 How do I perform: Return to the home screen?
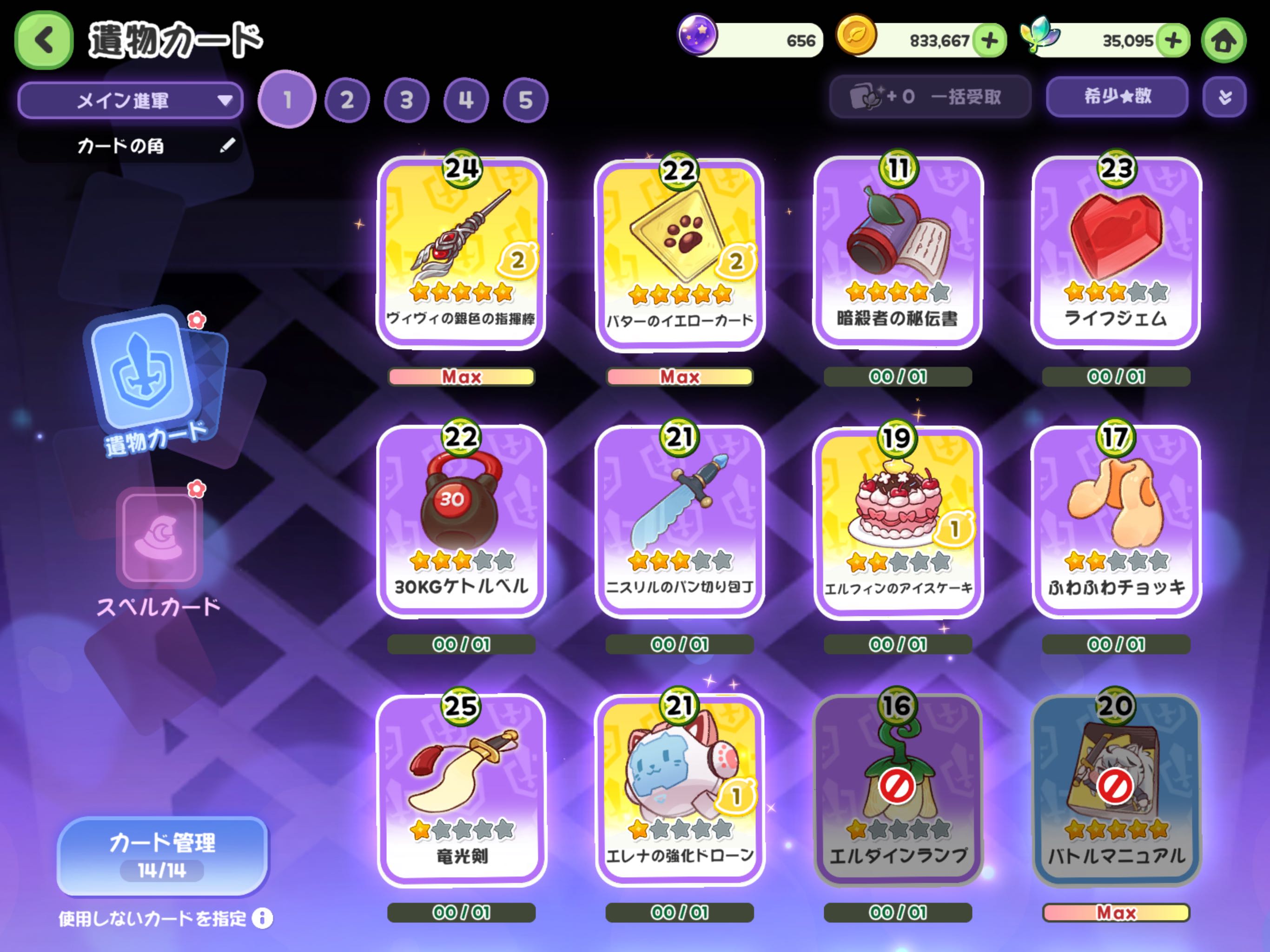coord(1224,40)
